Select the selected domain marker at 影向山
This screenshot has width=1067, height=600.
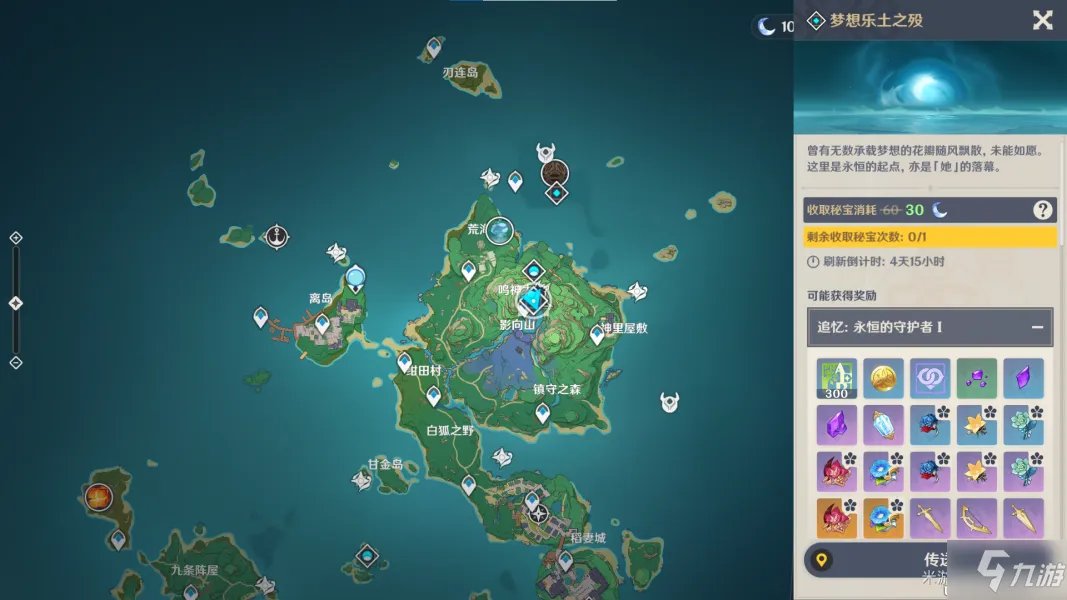tap(533, 299)
